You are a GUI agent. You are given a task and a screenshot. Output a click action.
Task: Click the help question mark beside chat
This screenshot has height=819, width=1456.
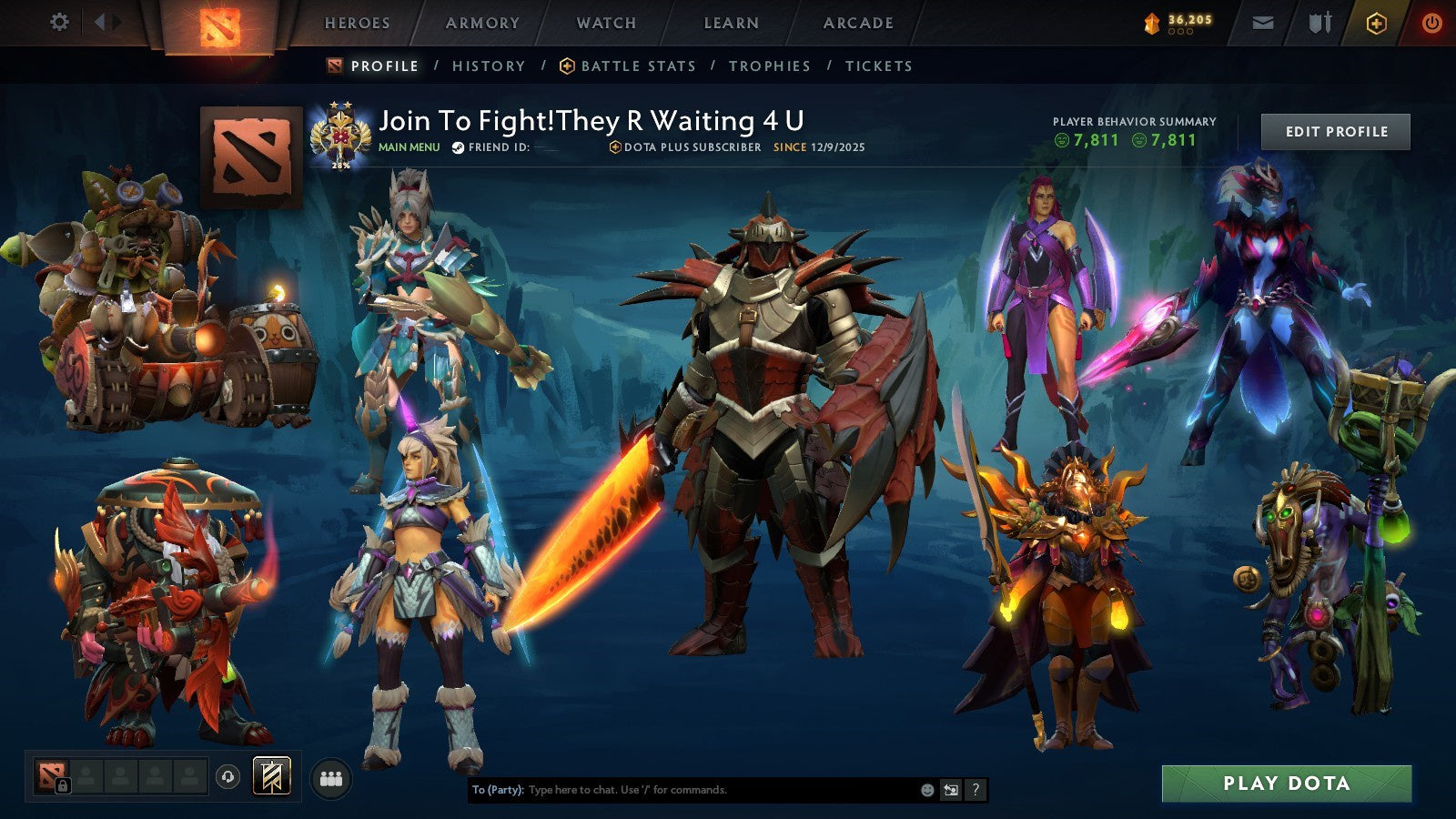(x=974, y=790)
